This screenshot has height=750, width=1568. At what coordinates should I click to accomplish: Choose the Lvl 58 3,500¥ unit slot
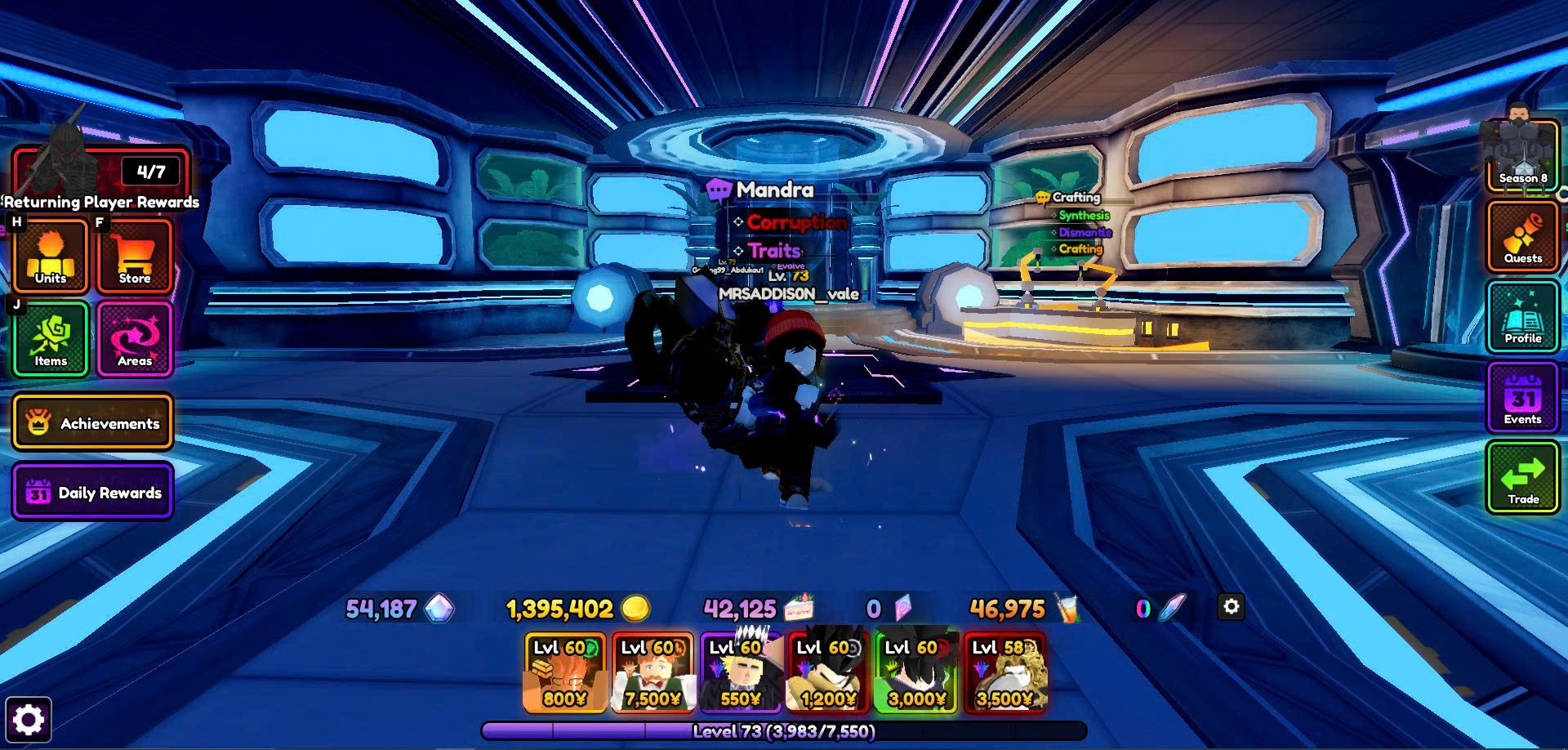[1004, 672]
